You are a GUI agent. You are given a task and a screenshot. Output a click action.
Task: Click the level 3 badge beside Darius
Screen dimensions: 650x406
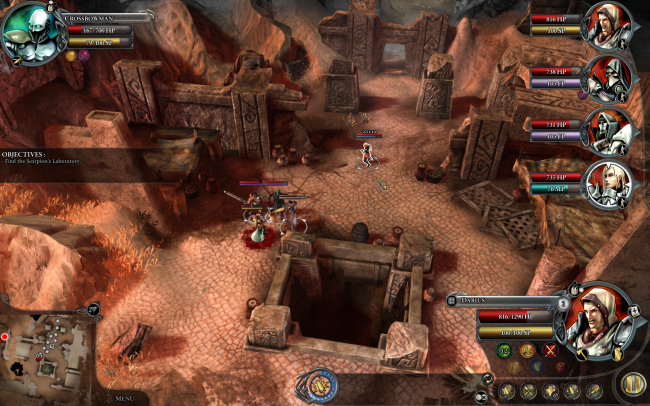coord(563,303)
